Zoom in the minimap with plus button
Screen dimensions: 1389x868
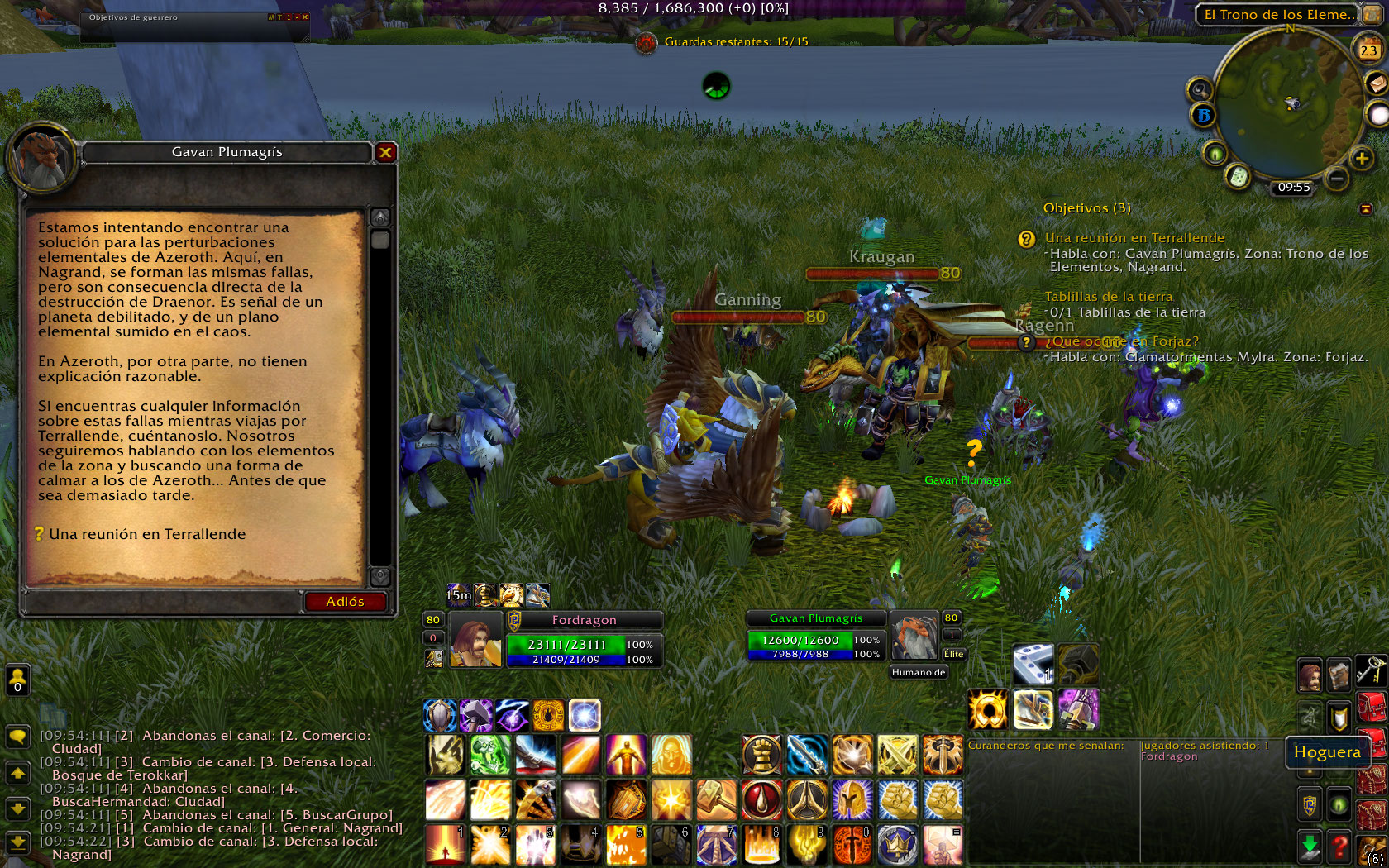pos(1362,158)
